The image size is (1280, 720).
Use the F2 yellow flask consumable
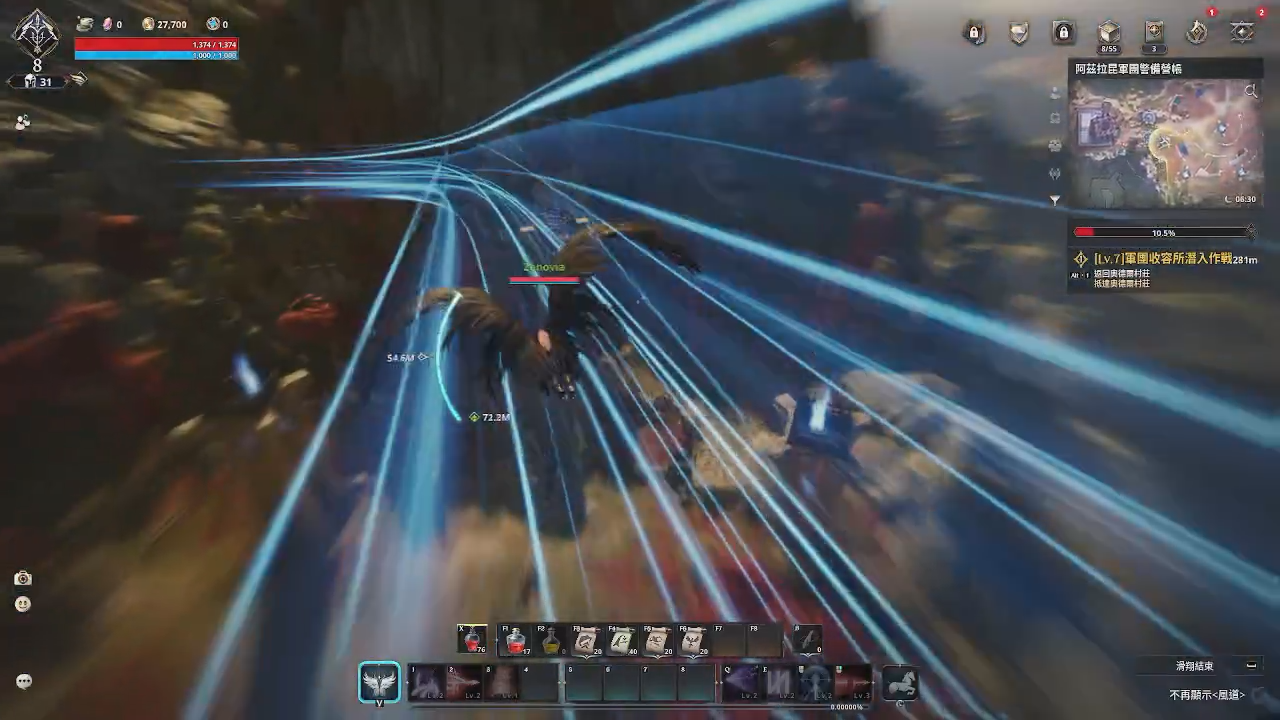click(550, 639)
